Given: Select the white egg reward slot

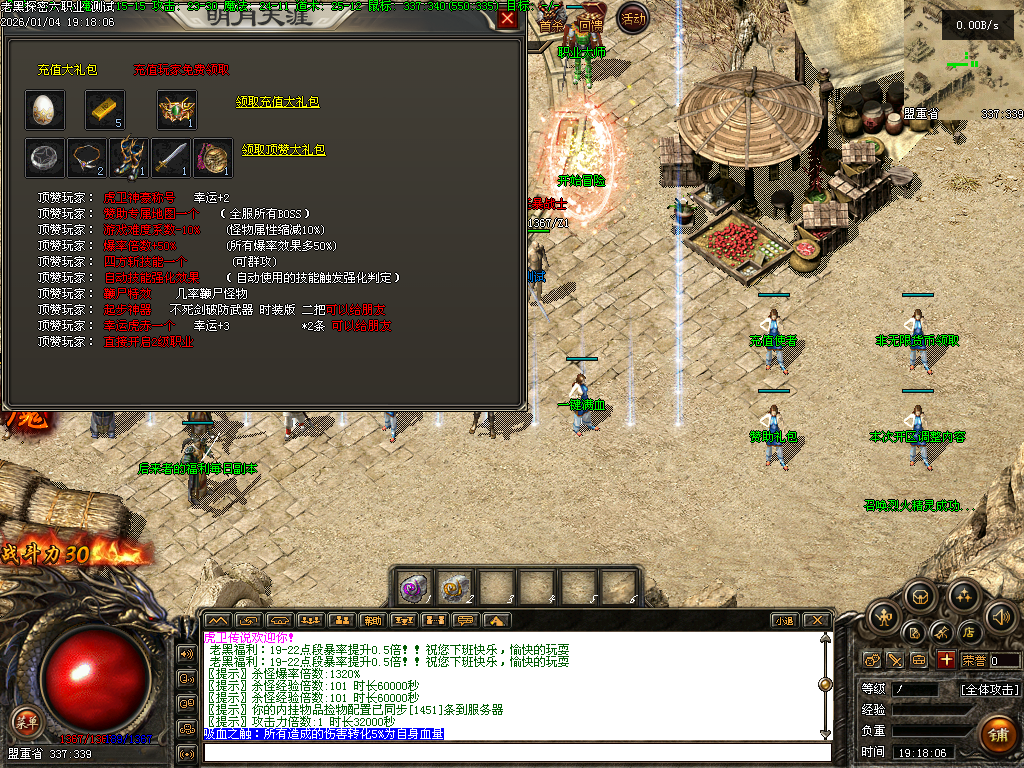Looking at the screenshot, I should tap(45, 109).
